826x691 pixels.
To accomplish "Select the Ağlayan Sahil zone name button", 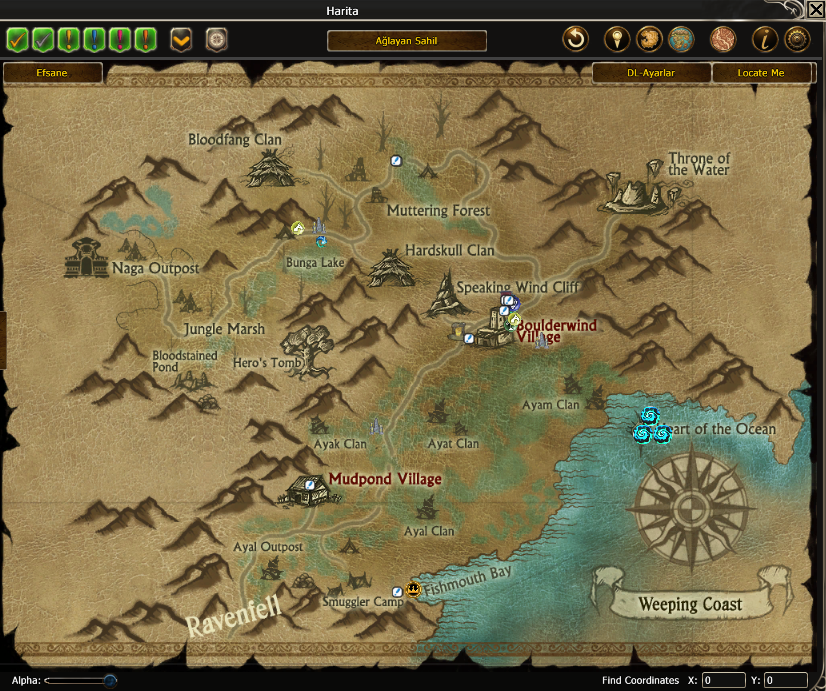I will 406,41.
